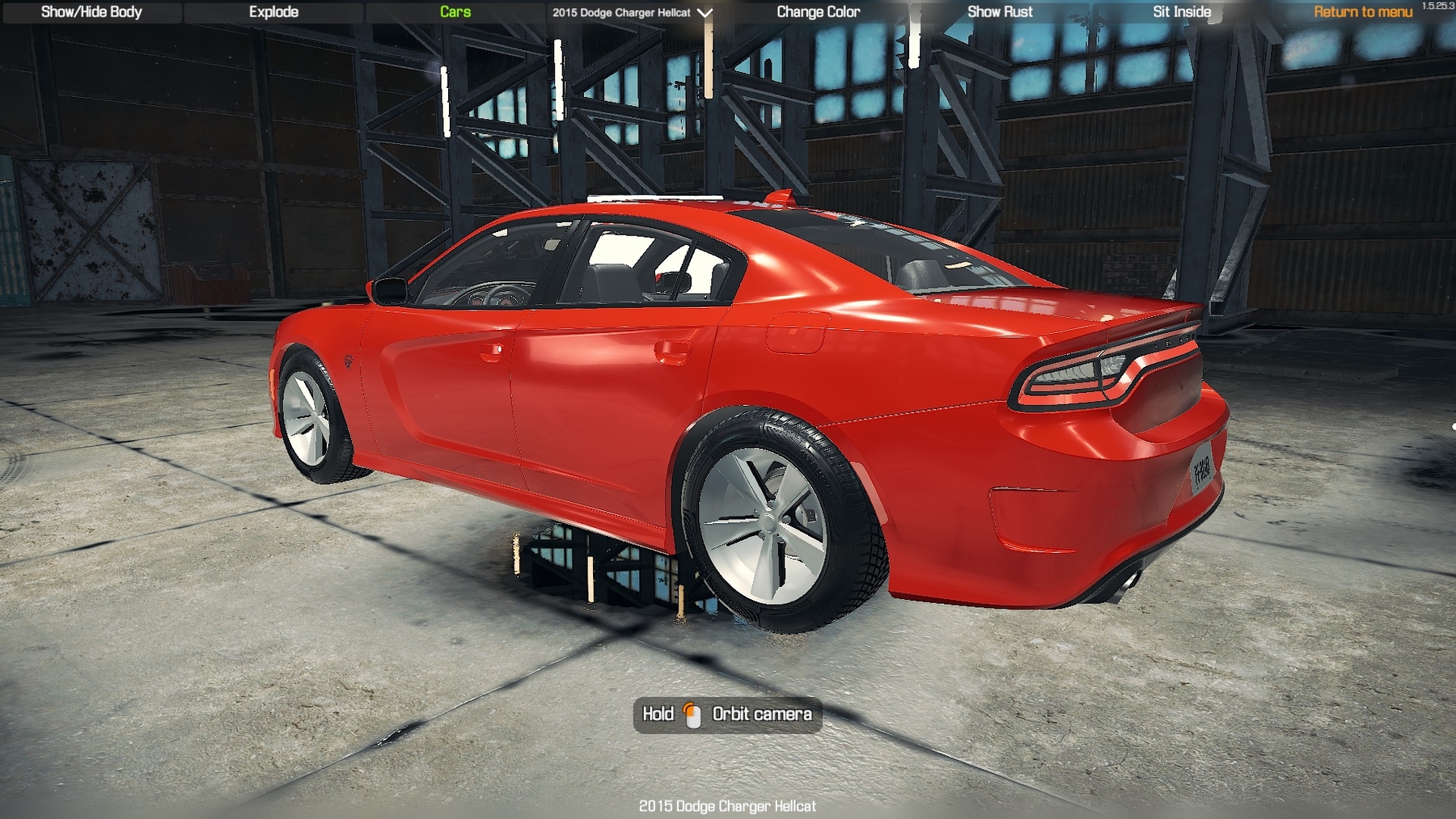Screen dimensions: 1456x819
Task: Click the Explode button
Action: pyautogui.click(x=273, y=12)
